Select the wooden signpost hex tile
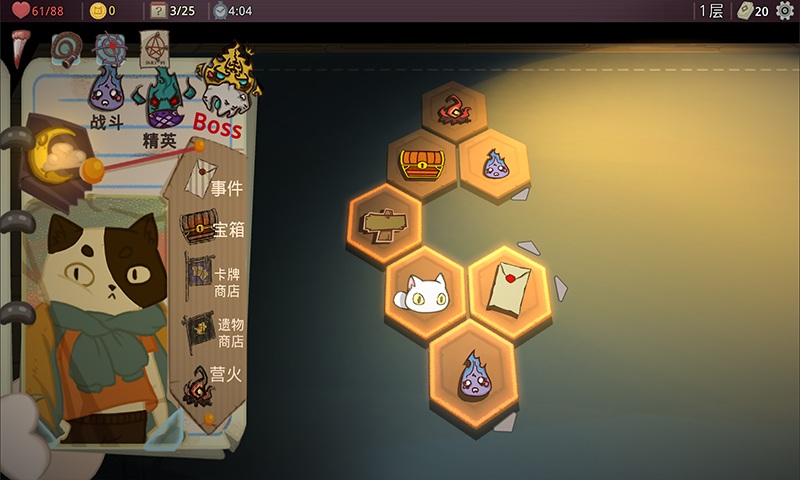Viewport: 800px width, 480px height. [386, 223]
